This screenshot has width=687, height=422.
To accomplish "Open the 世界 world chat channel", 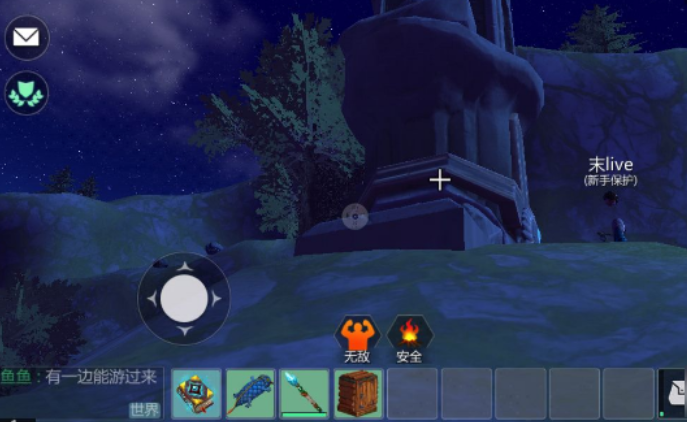I will click(144, 410).
